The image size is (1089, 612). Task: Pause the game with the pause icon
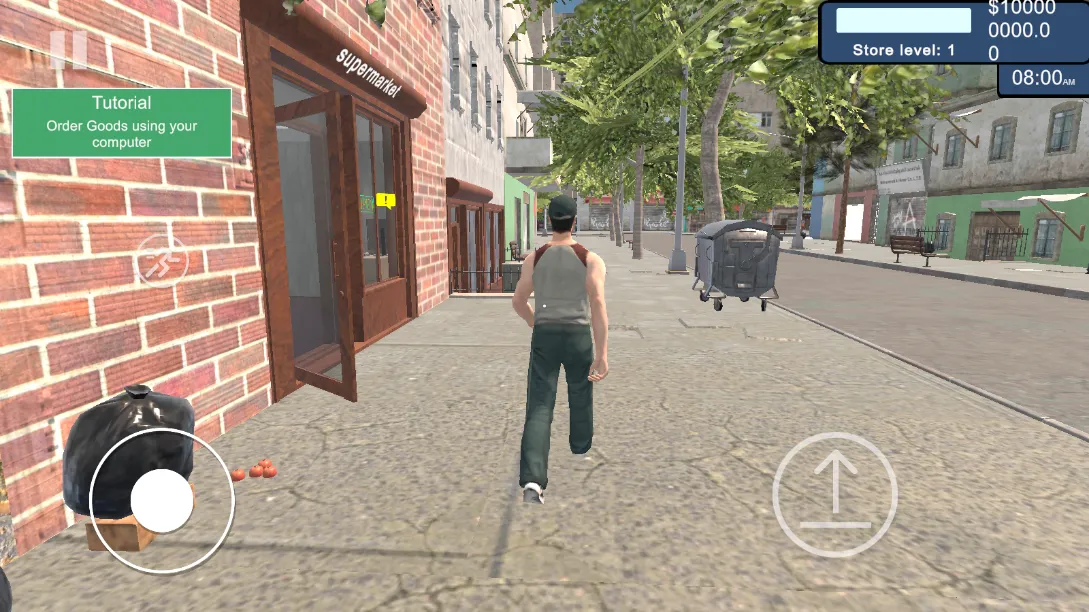[x=68, y=48]
